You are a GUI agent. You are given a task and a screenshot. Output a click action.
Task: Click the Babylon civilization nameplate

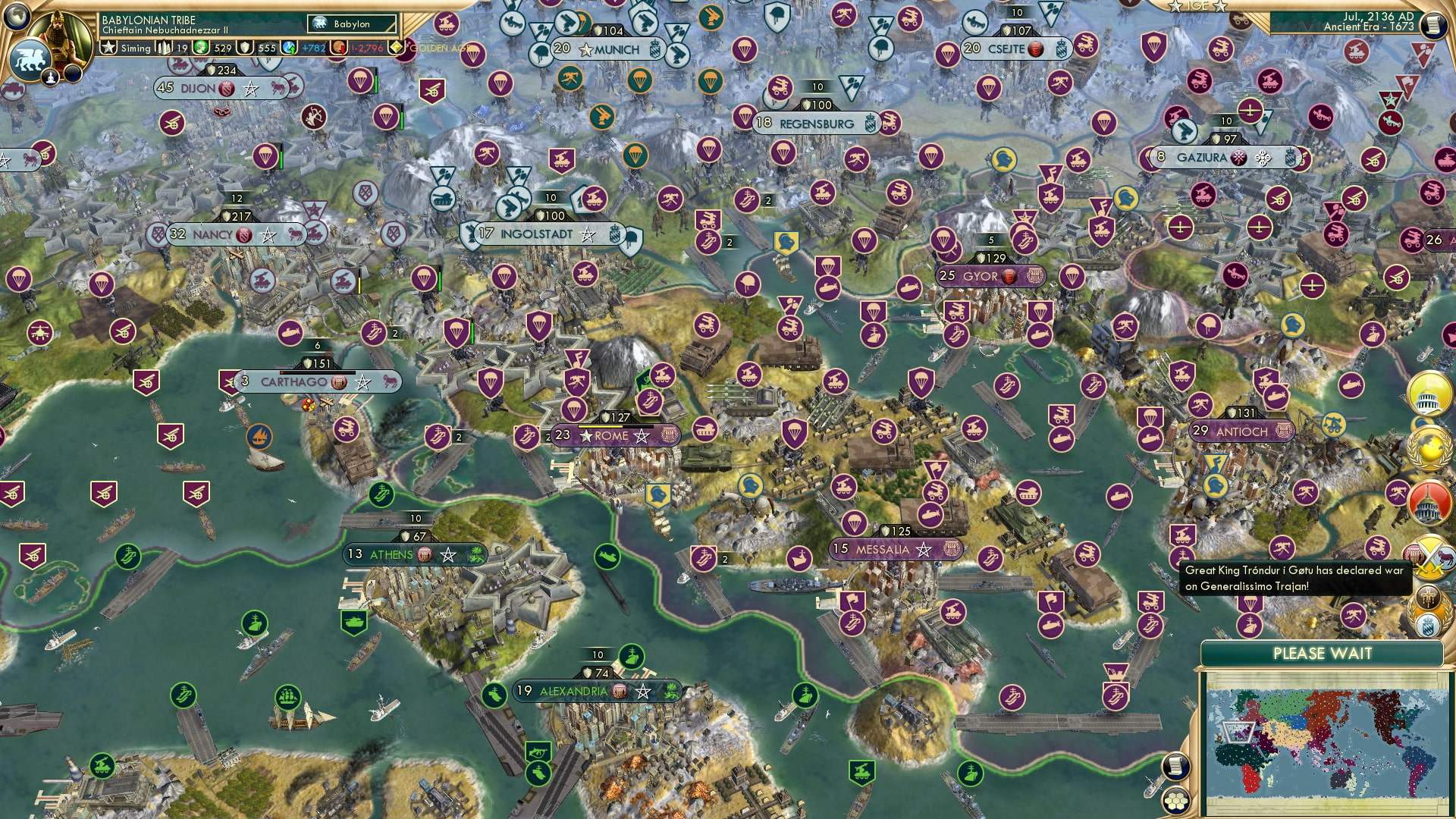click(x=350, y=24)
